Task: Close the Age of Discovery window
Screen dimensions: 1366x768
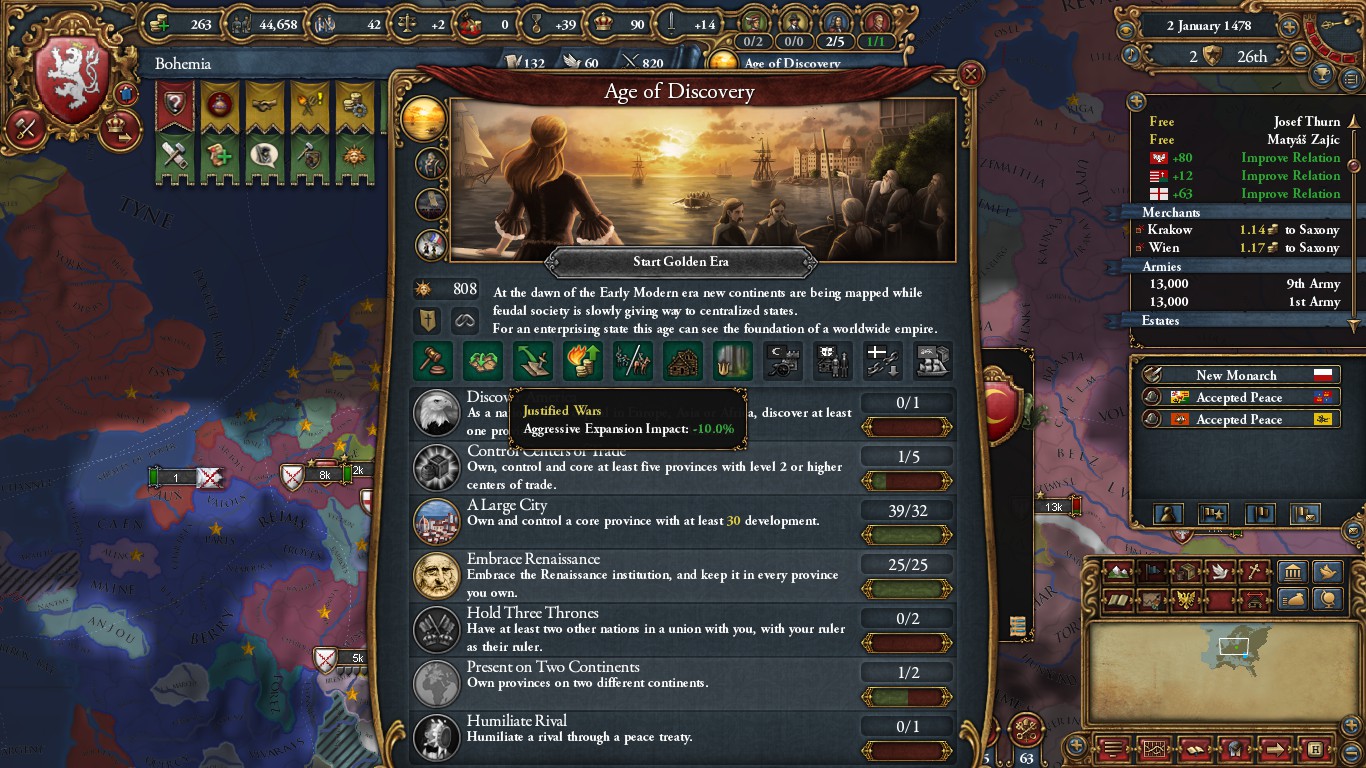Action: [969, 74]
